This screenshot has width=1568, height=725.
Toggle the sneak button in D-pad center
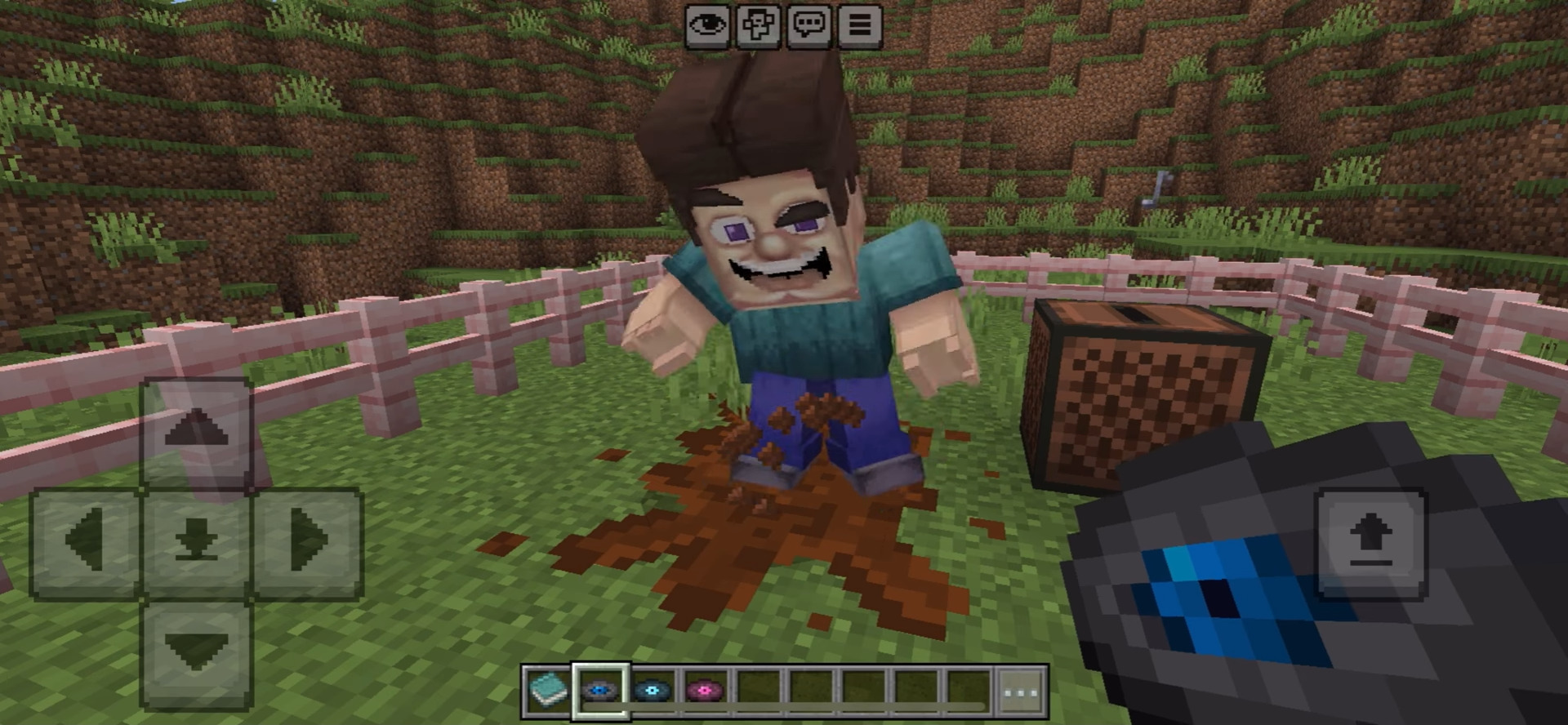pyautogui.click(x=196, y=540)
